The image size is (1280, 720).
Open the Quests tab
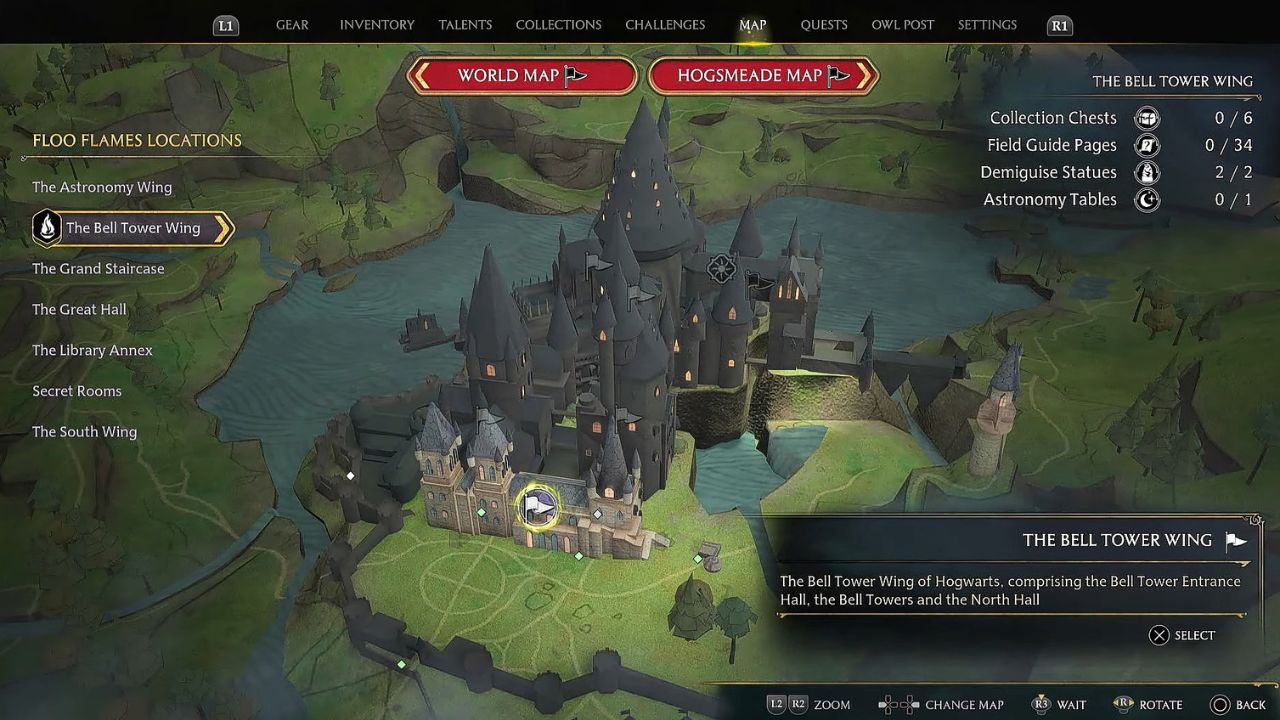pos(824,25)
